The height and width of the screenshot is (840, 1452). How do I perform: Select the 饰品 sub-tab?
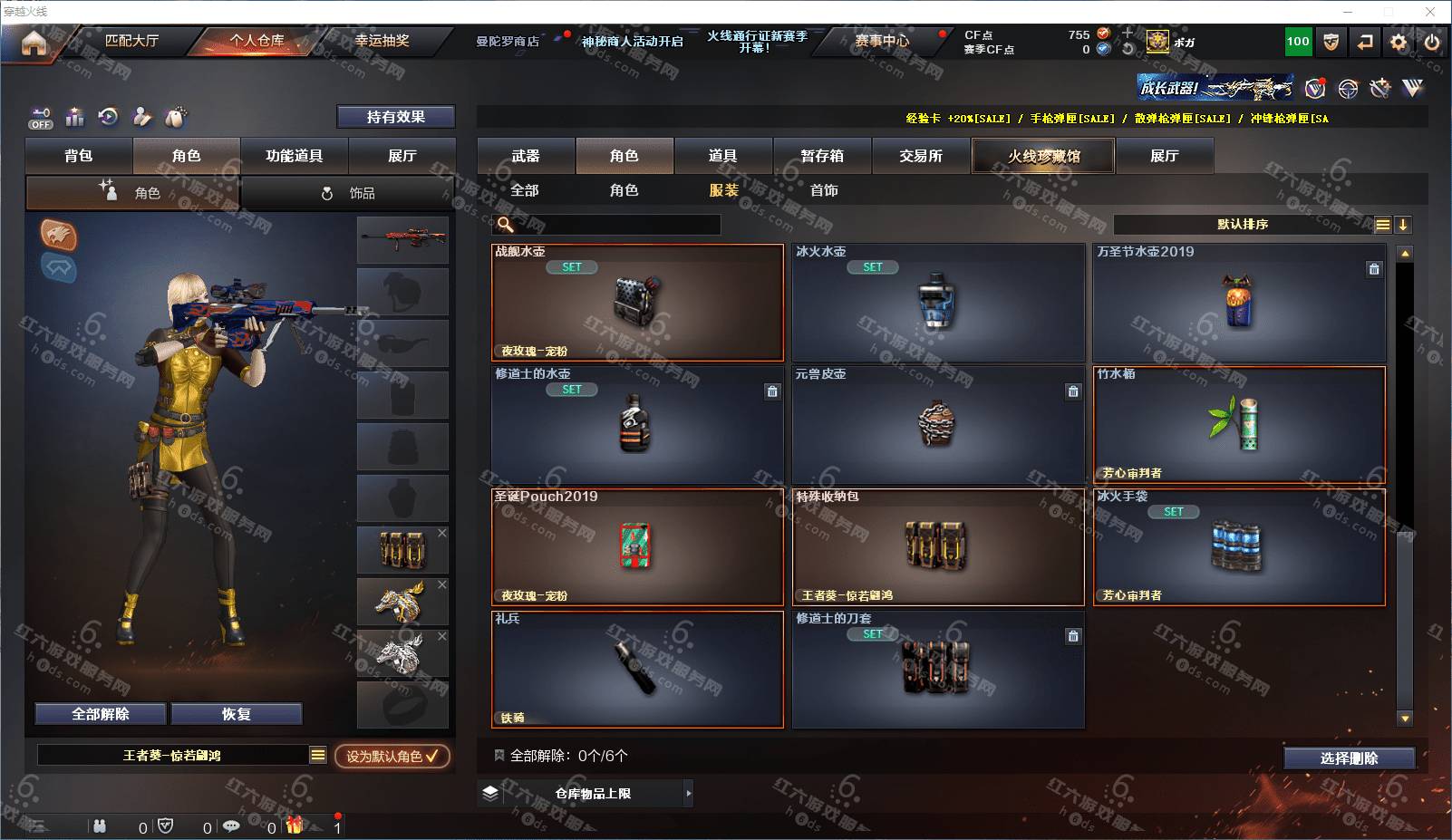(x=349, y=193)
